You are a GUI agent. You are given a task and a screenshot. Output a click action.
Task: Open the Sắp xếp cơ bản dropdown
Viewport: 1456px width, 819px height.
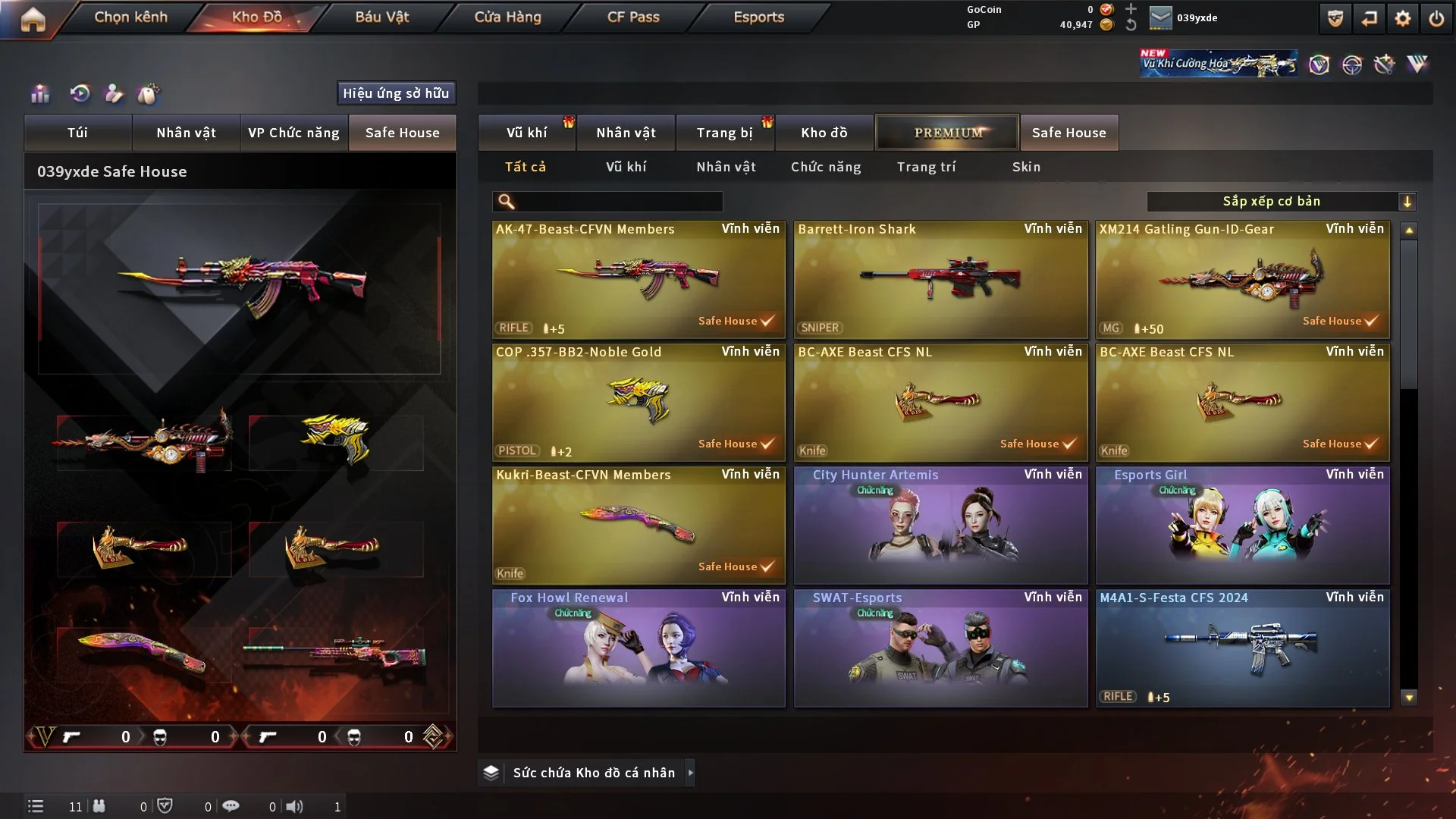tap(1281, 202)
